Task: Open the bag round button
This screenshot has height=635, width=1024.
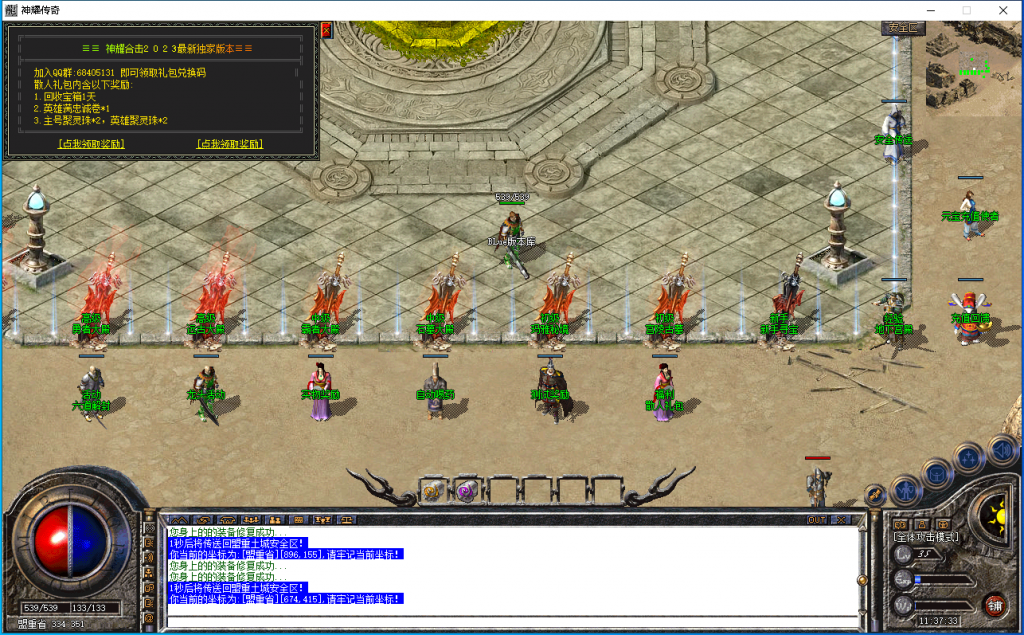Action: click(936, 475)
